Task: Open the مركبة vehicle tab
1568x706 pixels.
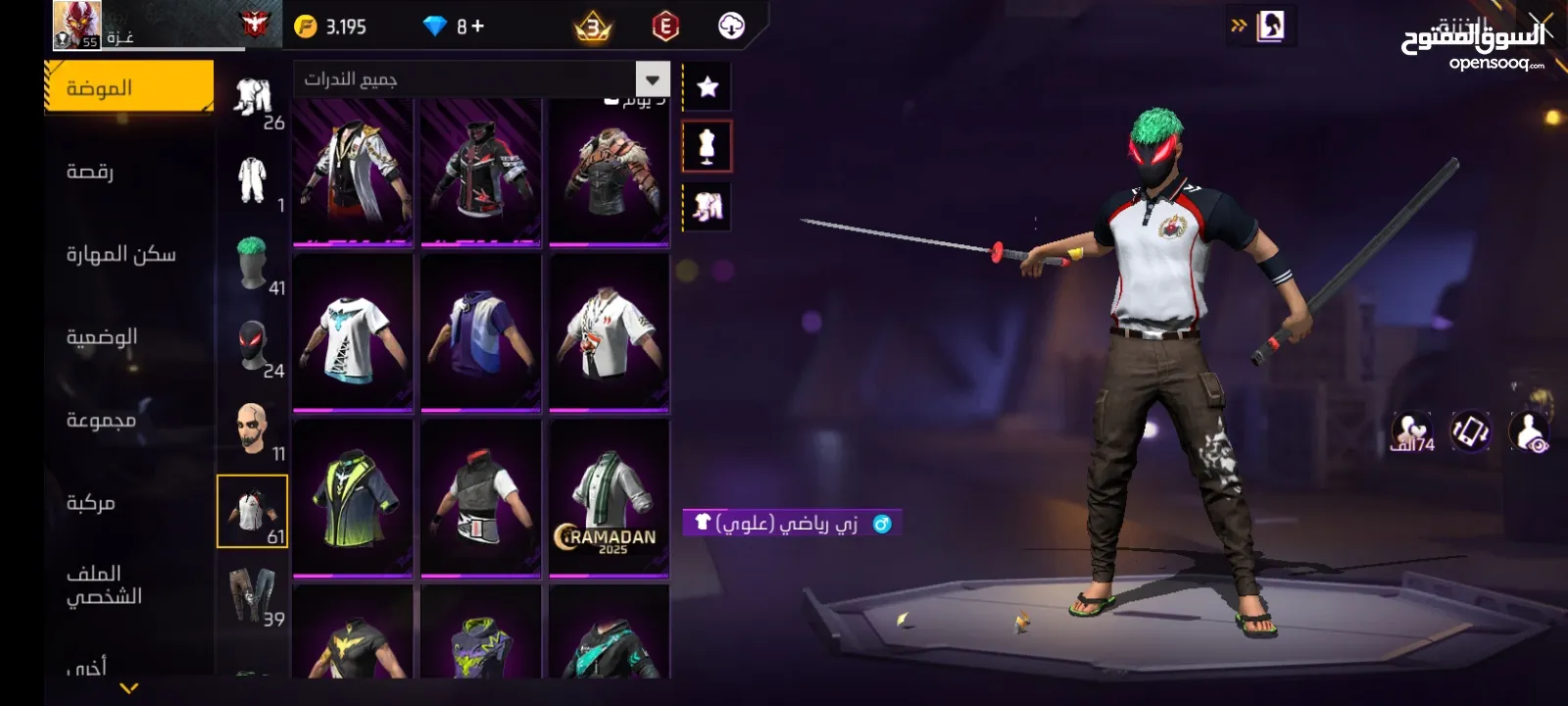Action: click(91, 502)
